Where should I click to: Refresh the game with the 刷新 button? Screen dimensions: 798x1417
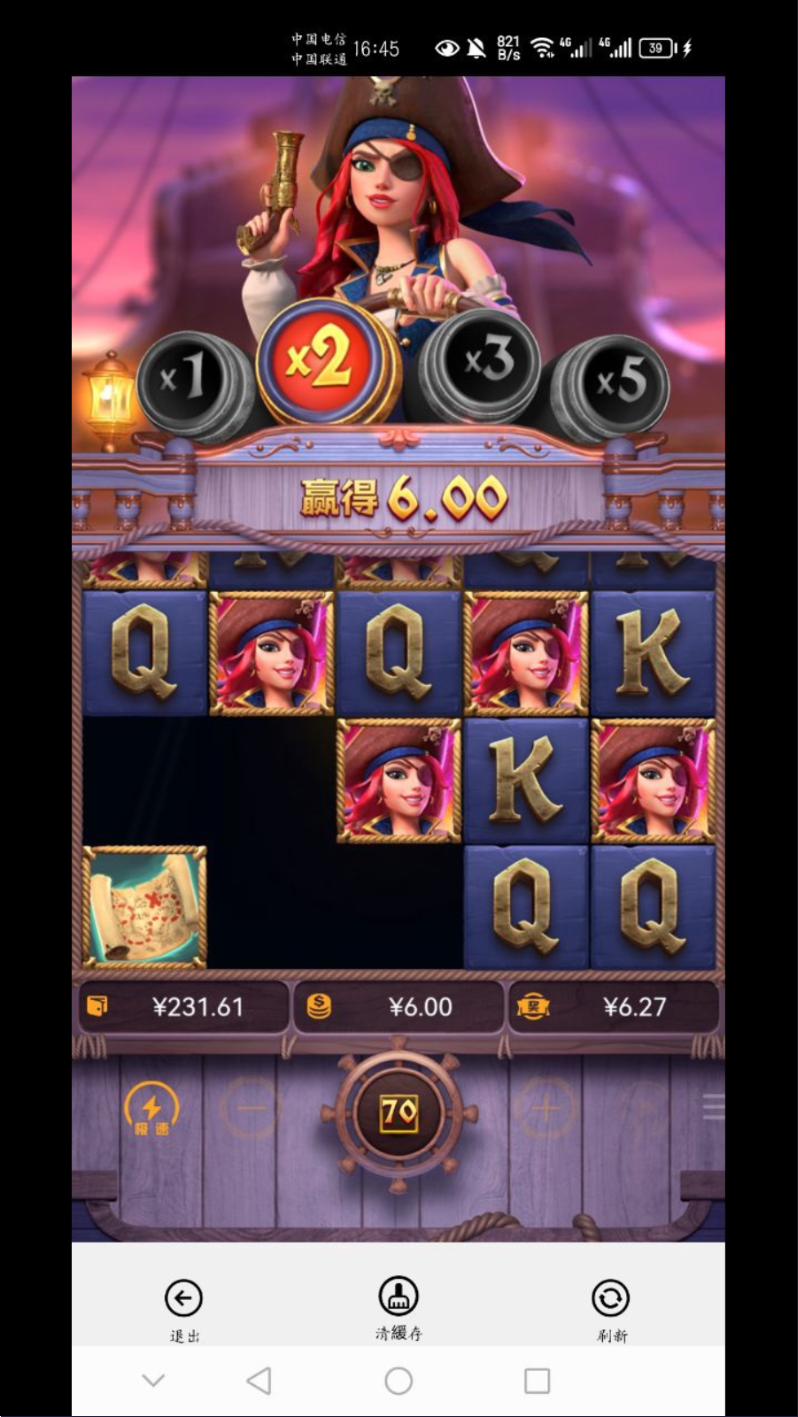click(x=610, y=1309)
